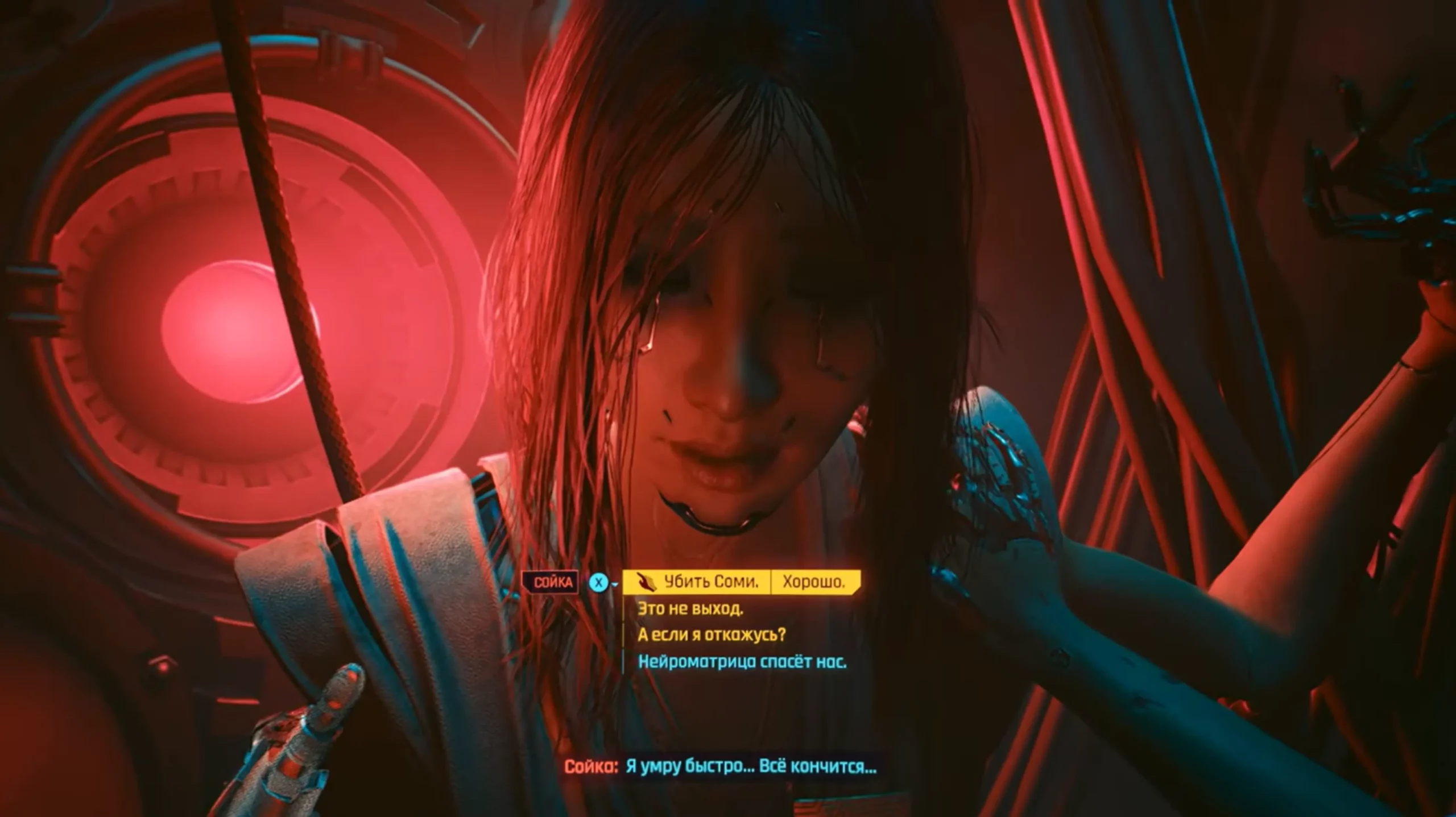The width and height of the screenshot is (1456, 817).
Task: Pick the "А если я откажусь?" response
Action: click(x=712, y=634)
